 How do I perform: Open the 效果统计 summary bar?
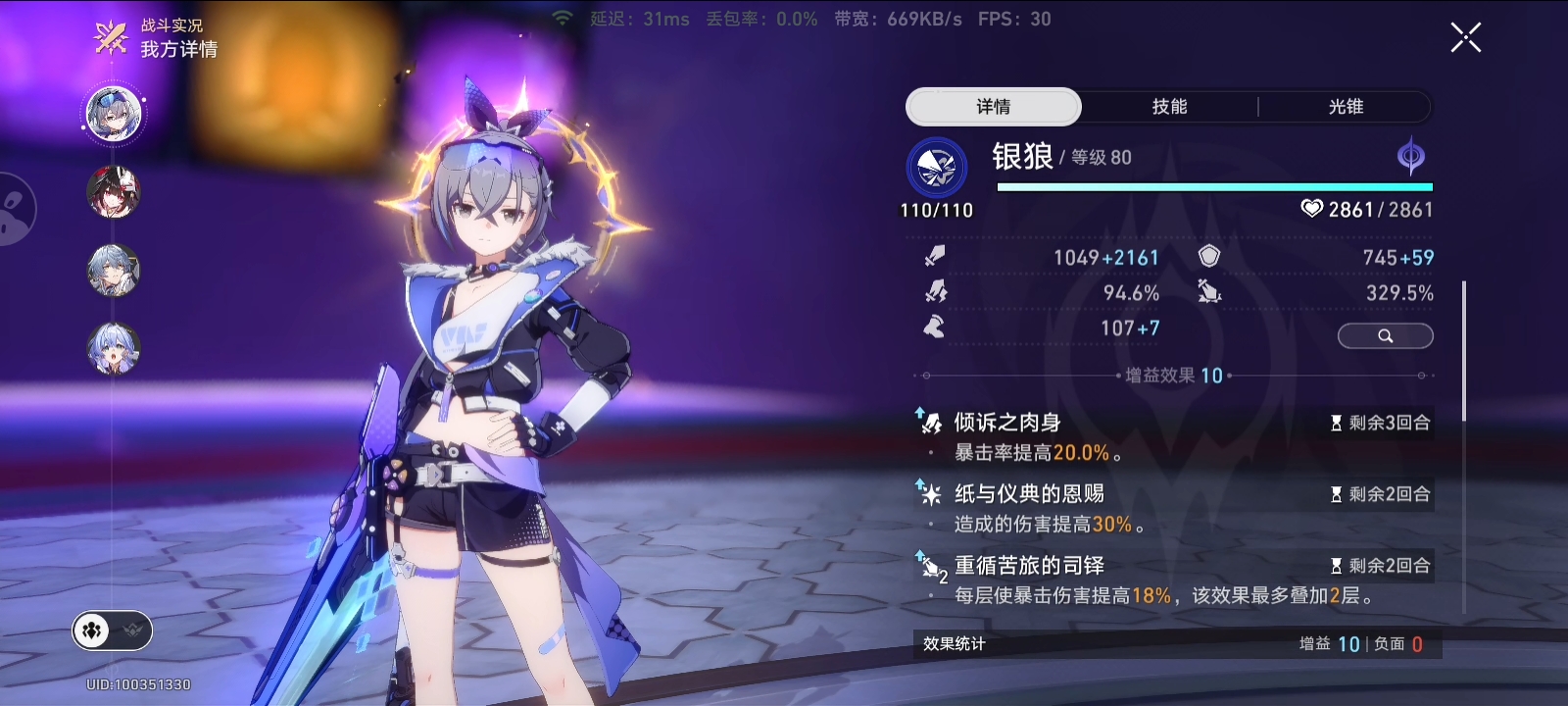[x=1174, y=643]
